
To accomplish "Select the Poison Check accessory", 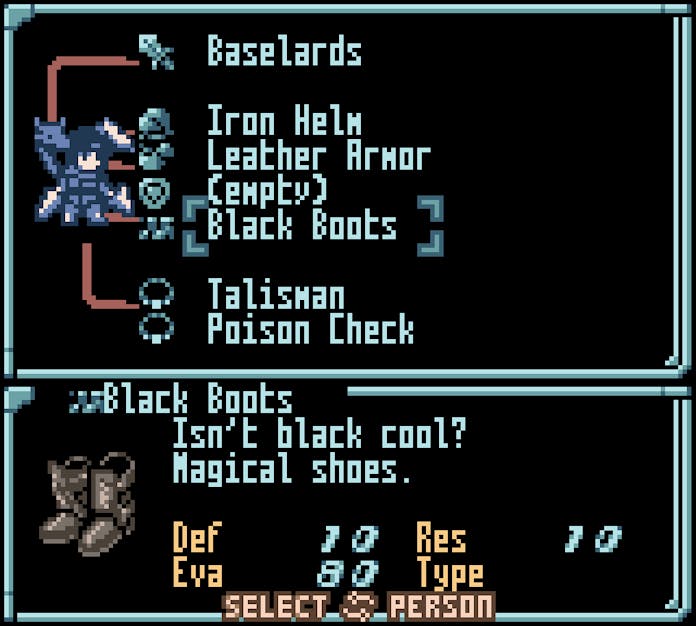I will click(310, 329).
